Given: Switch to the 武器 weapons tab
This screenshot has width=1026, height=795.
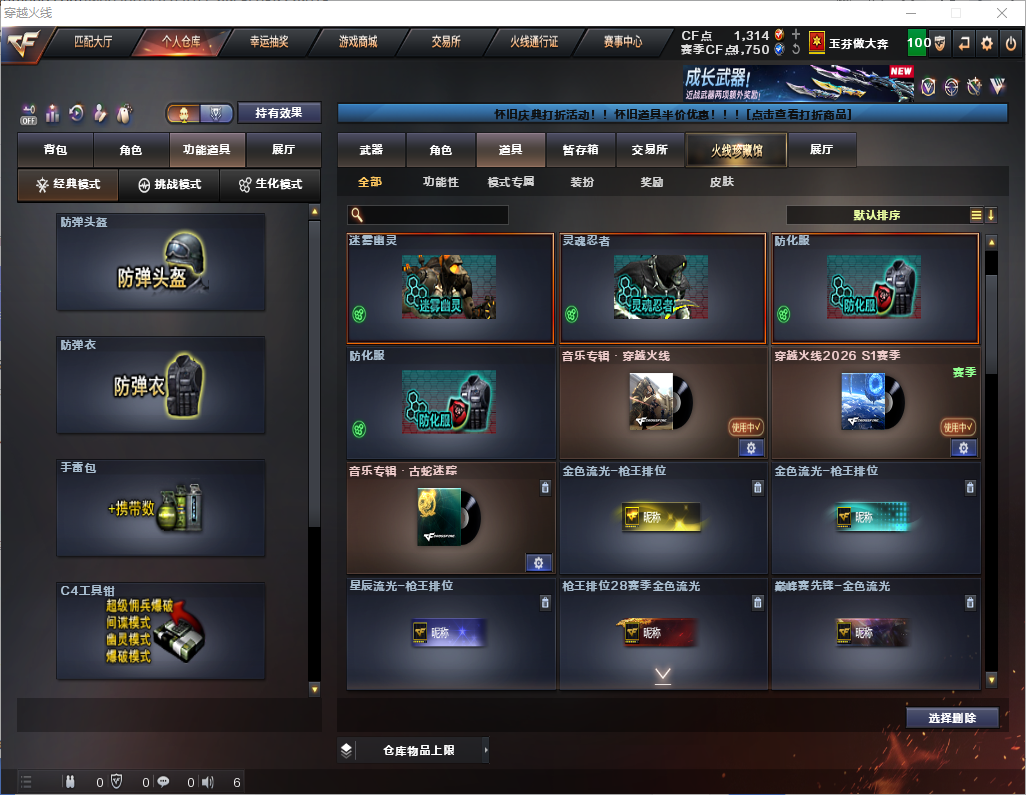Looking at the screenshot, I should pos(371,150).
